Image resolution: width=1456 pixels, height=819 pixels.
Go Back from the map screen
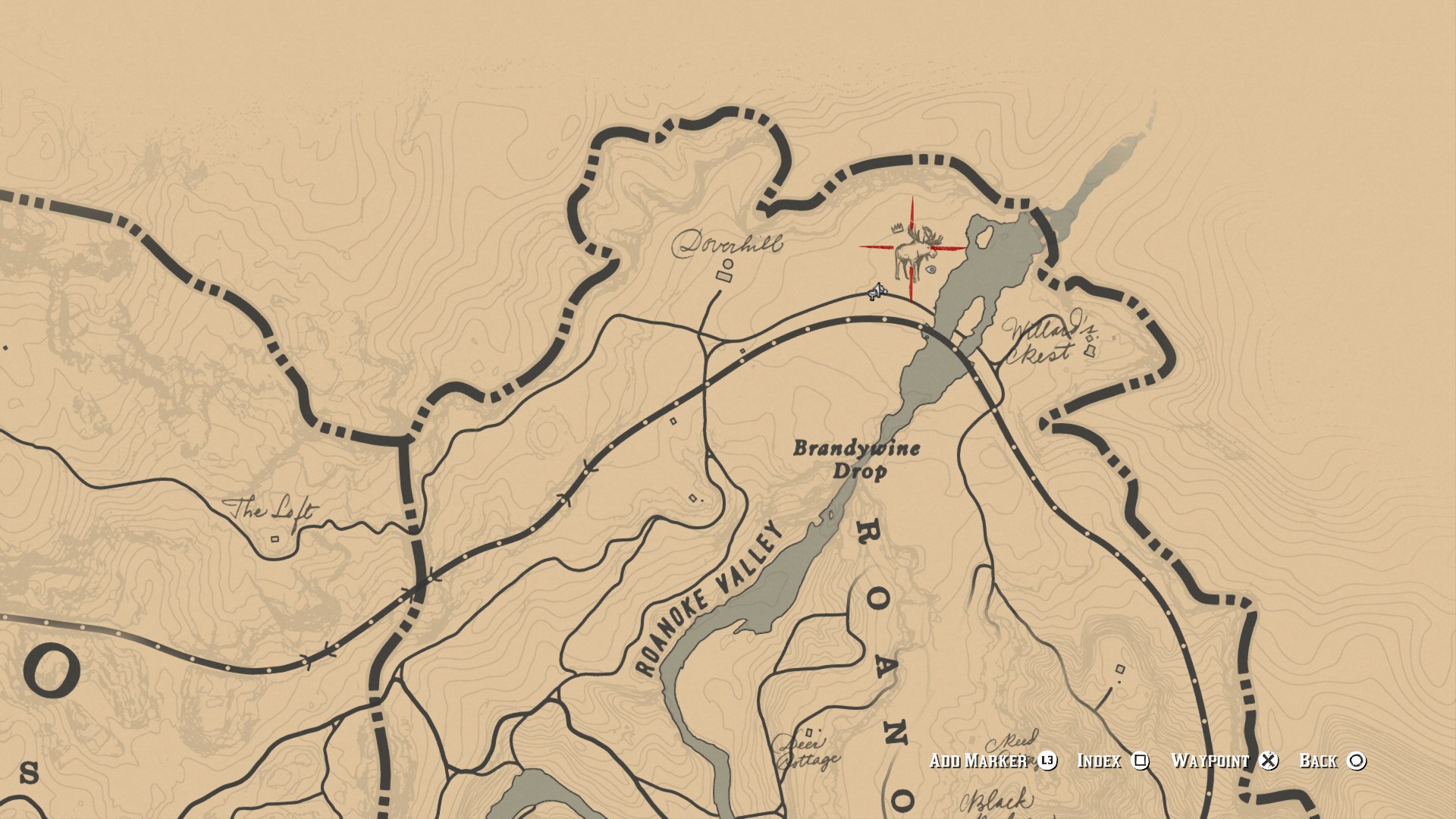[1332, 761]
